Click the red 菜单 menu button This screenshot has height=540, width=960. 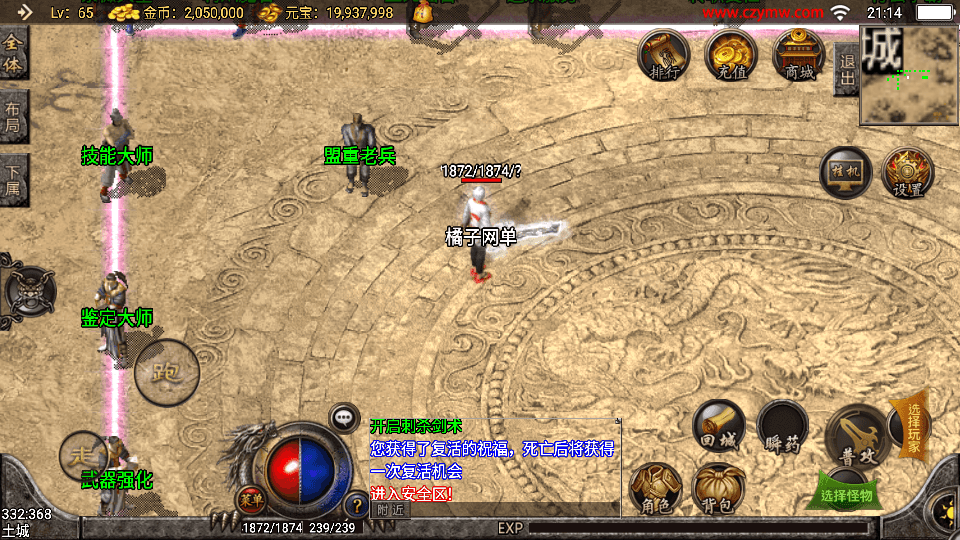click(x=250, y=499)
